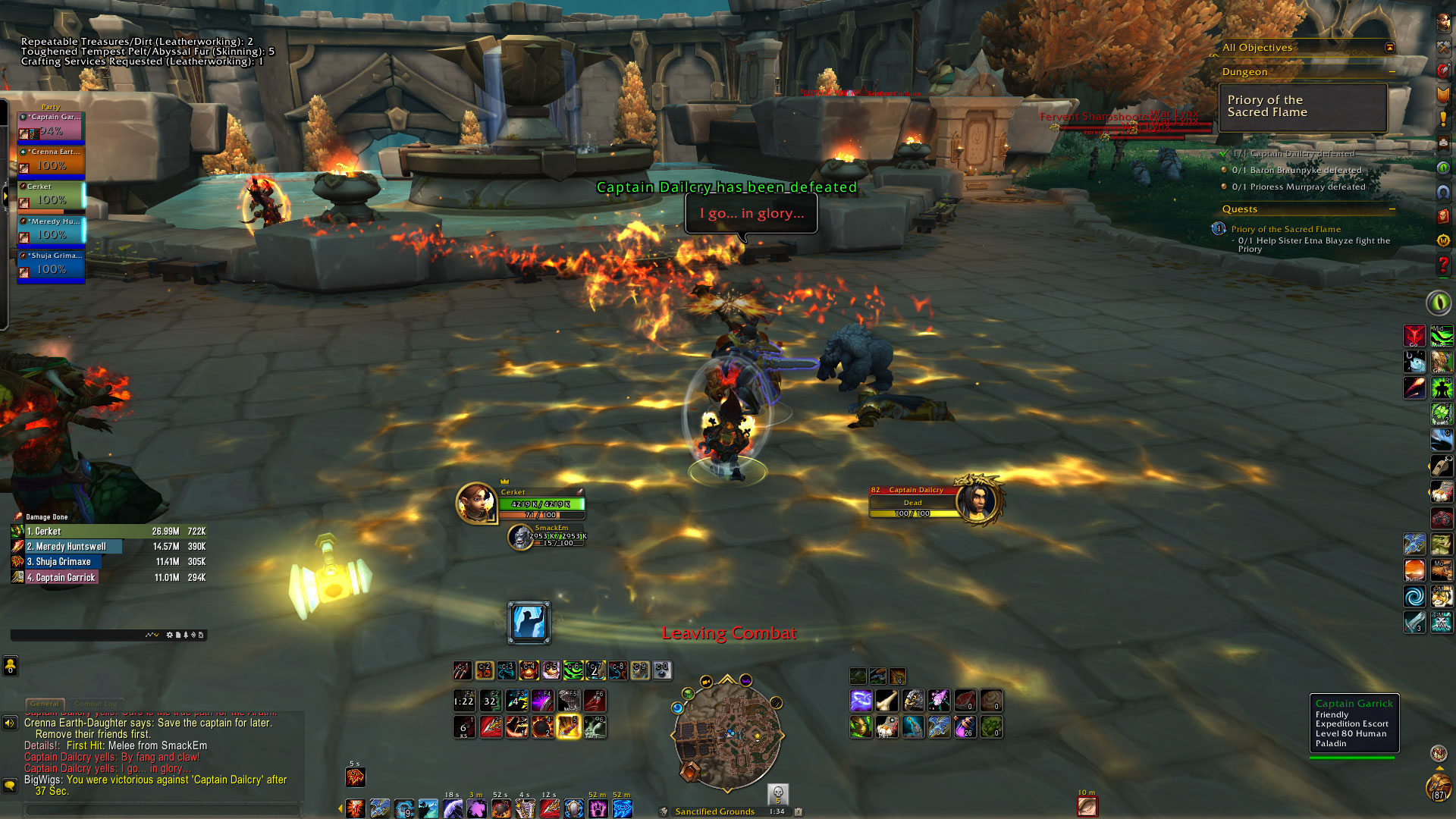The height and width of the screenshot is (819, 1456).
Task: Activate the green claw ability labeled c-6
Action: click(x=573, y=670)
